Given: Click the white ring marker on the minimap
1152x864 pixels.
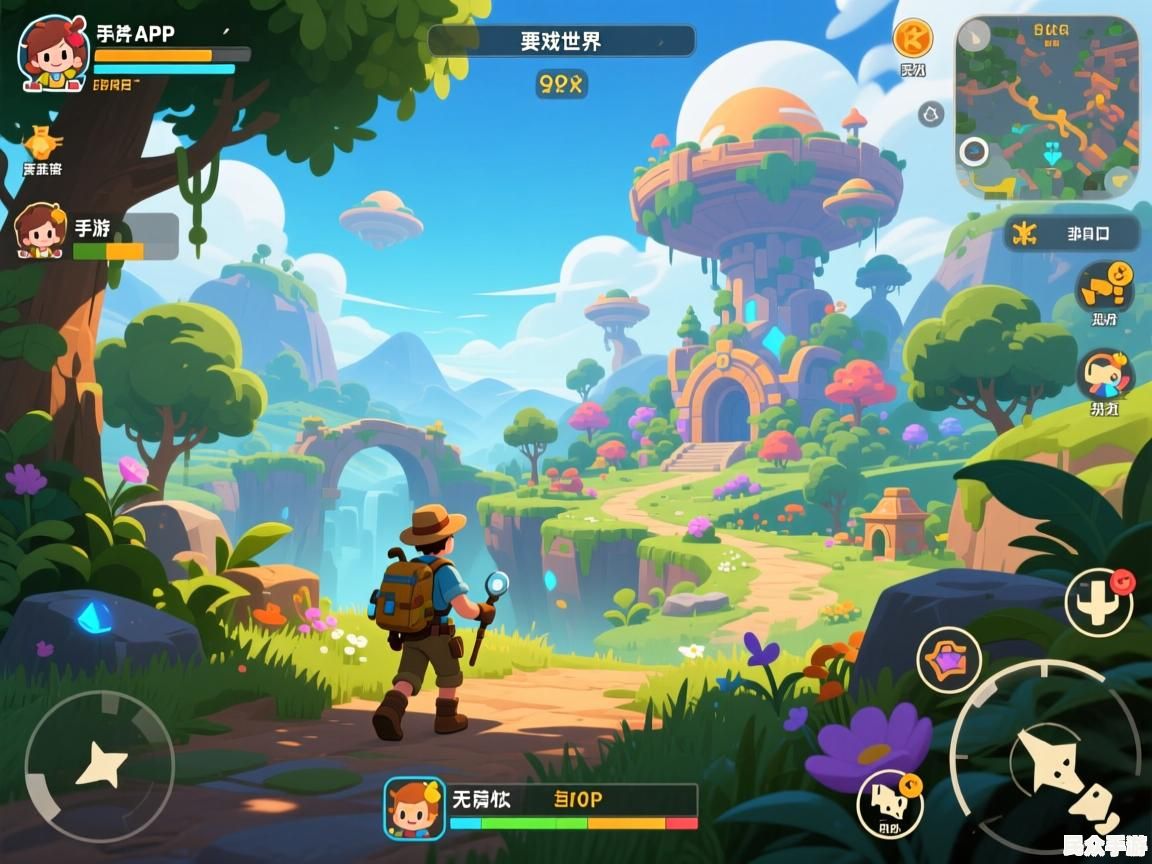Looking at the screenshot, I should 973,152.
